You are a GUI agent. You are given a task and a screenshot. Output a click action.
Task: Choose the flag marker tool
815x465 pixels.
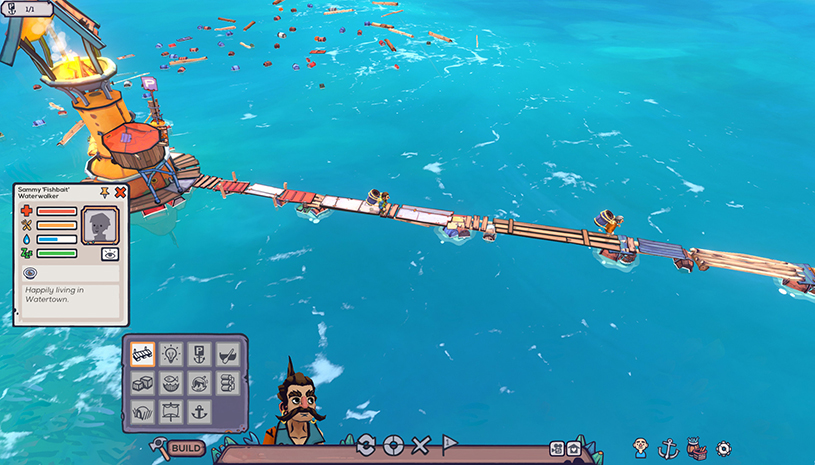point(449,444)
